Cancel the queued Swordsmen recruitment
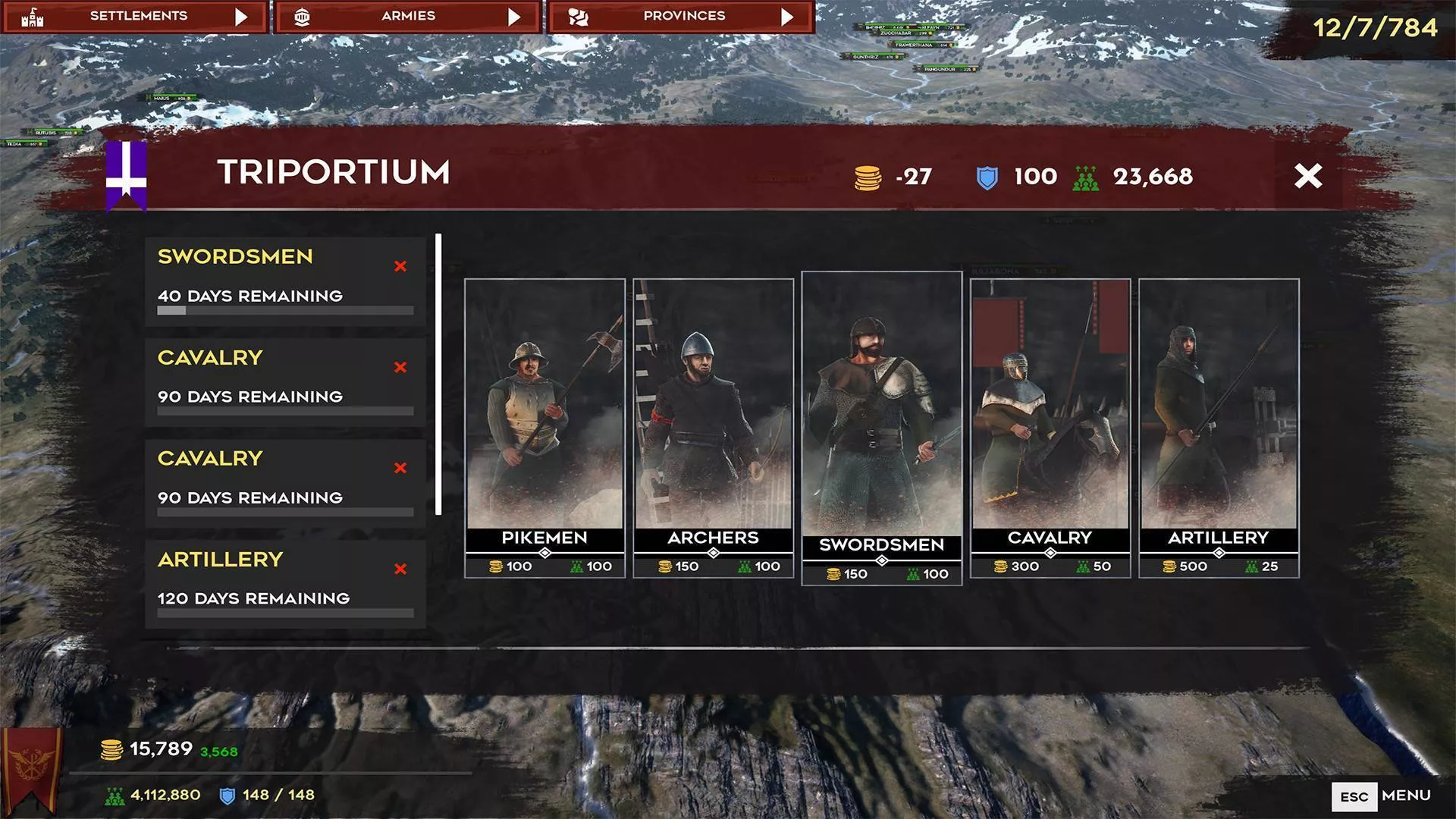Viewport: 1456px width, 819px height. [400, 266]
